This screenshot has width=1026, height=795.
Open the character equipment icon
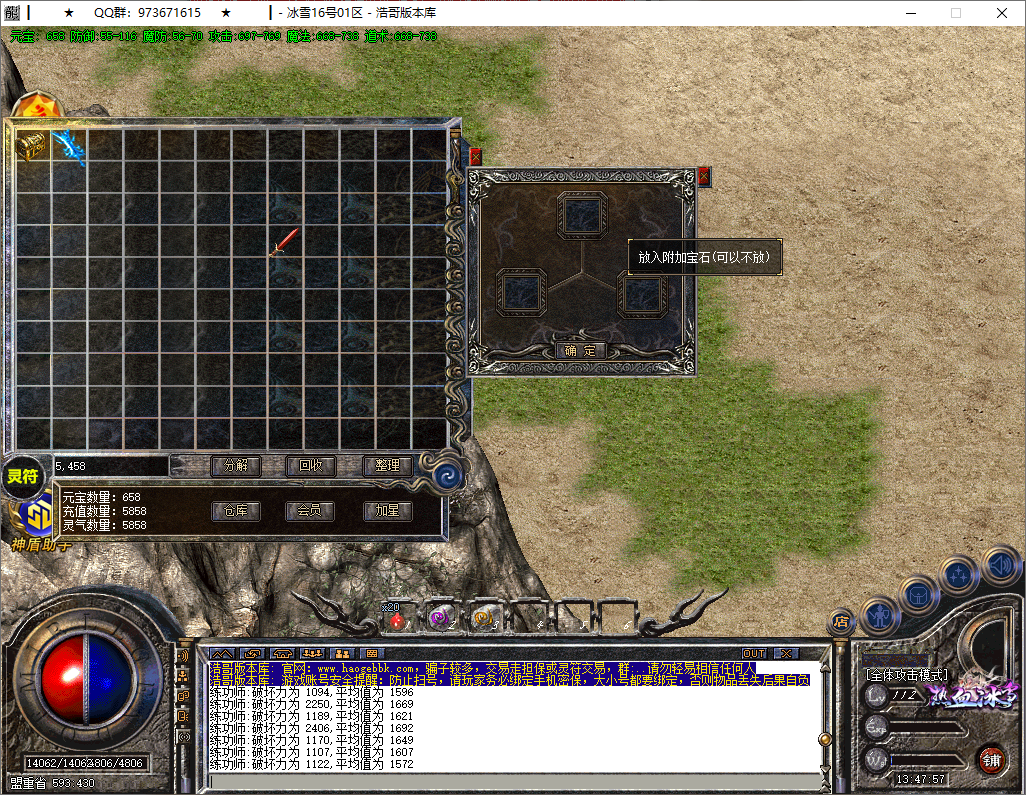(x=879, y=614)
